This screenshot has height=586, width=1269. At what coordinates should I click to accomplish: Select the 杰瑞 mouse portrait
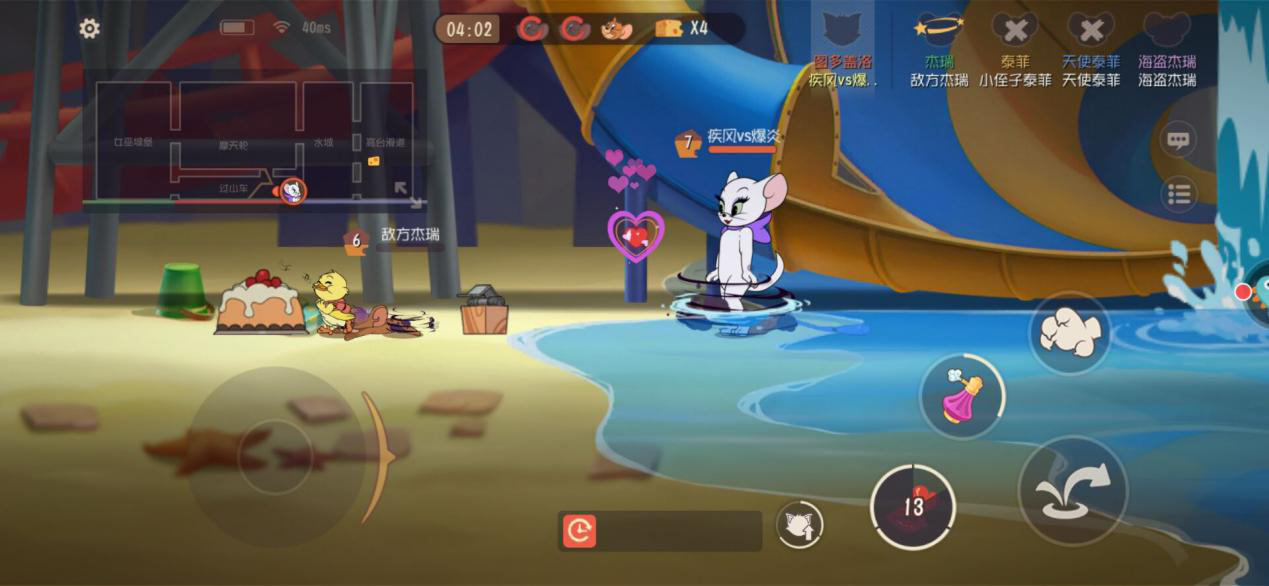pyautogui.click(x=939, y=30)
